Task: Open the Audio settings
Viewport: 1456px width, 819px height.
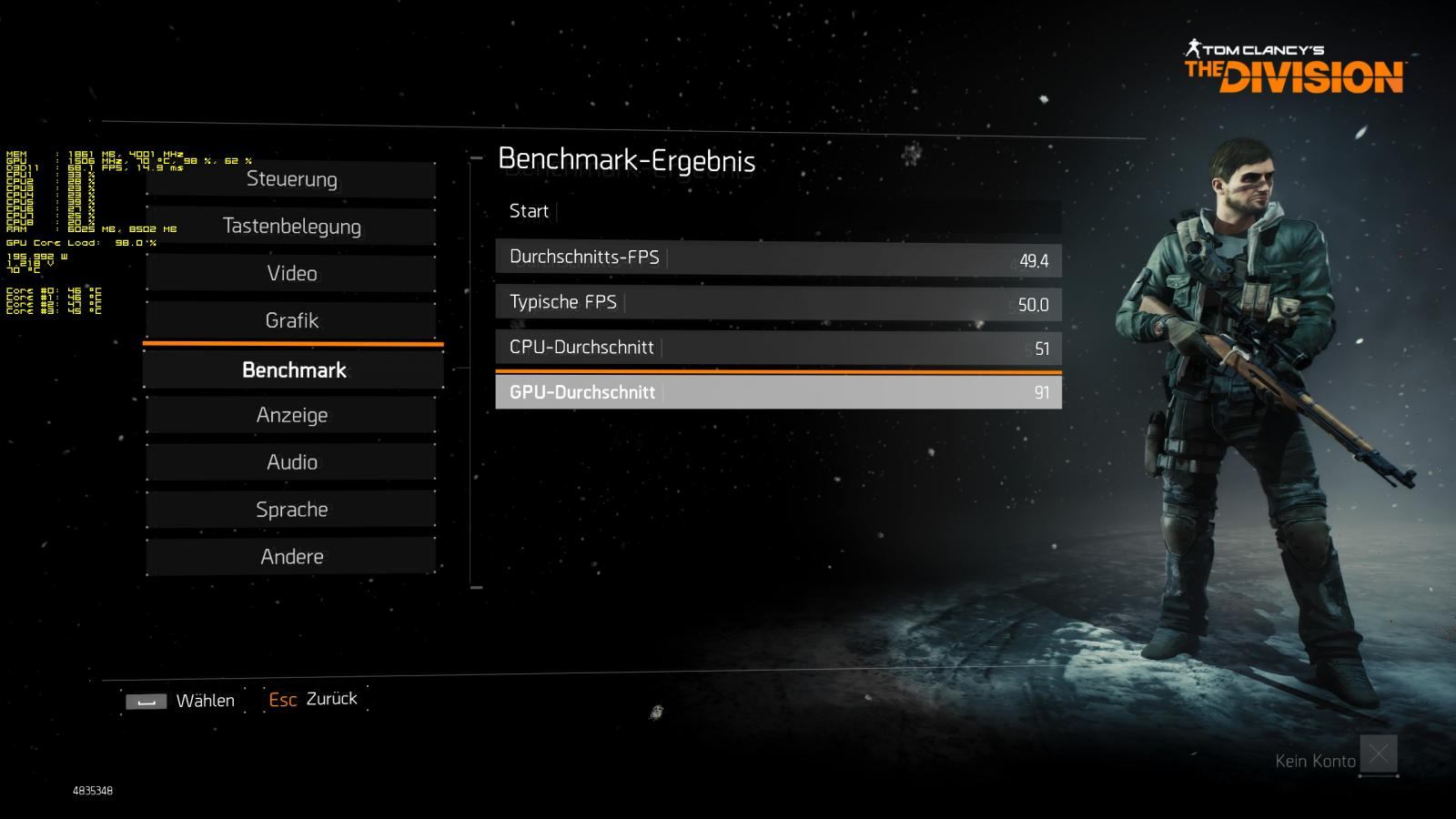Action: pos(291,462)
